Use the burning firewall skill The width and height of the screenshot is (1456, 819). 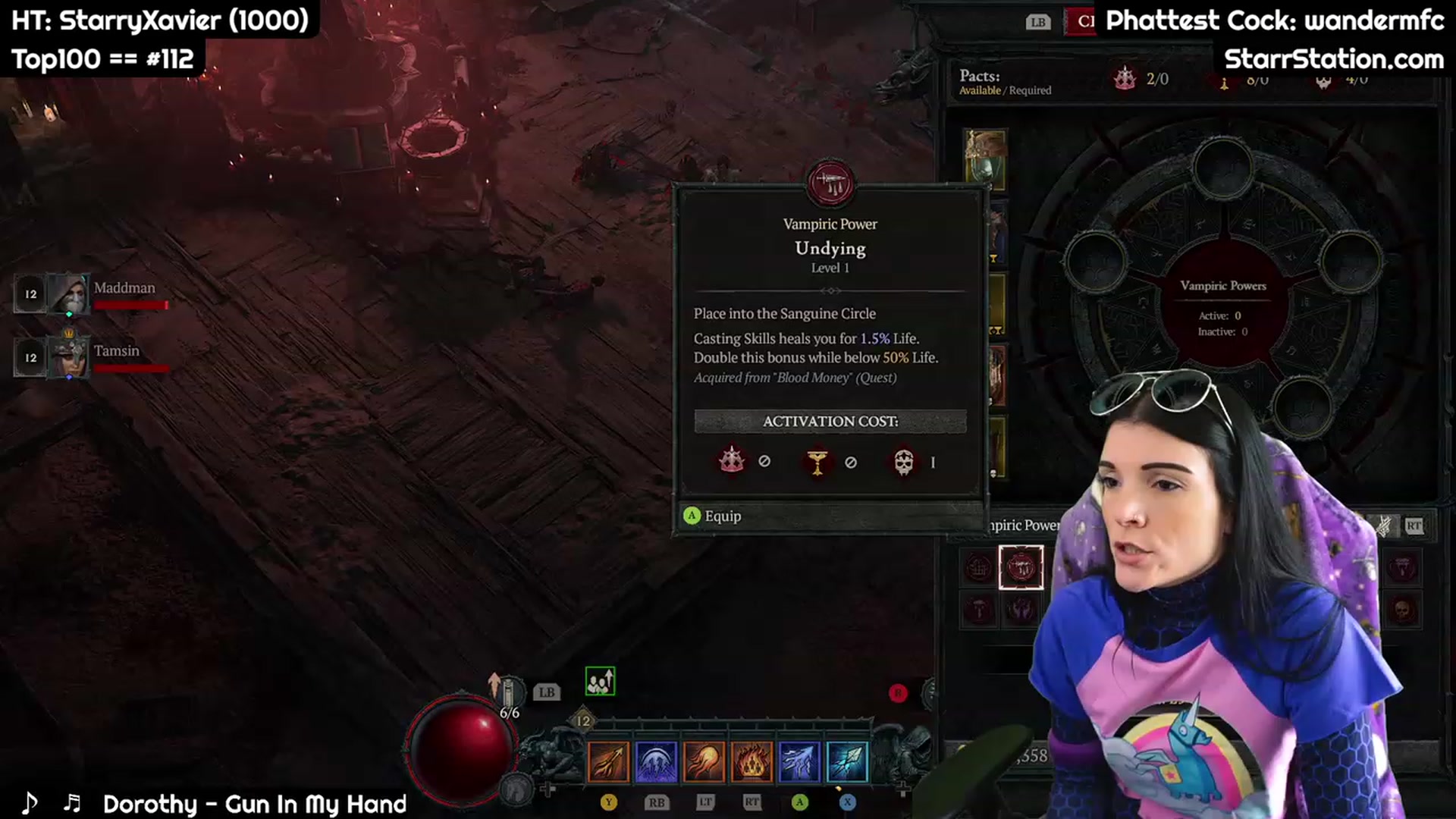click(752, 761)
